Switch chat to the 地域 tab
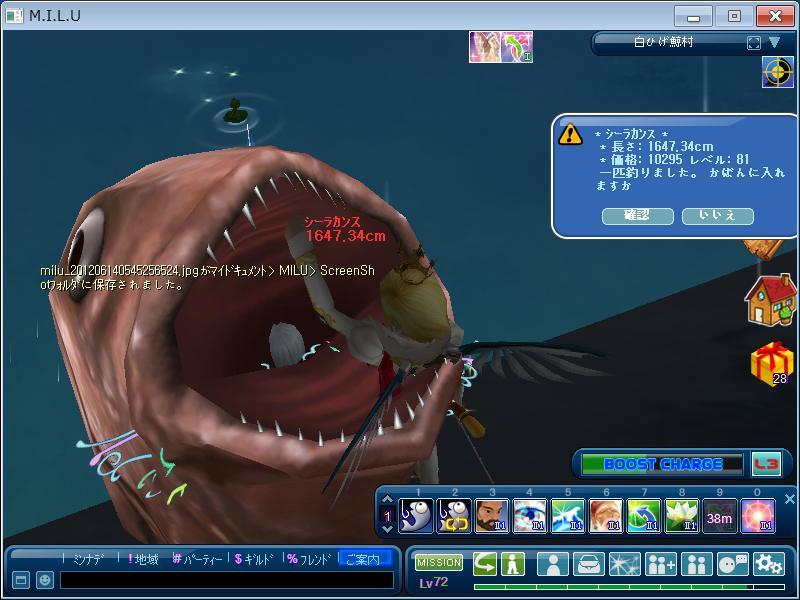Screen dimensions: 800x600 click(x=142, y=559)
